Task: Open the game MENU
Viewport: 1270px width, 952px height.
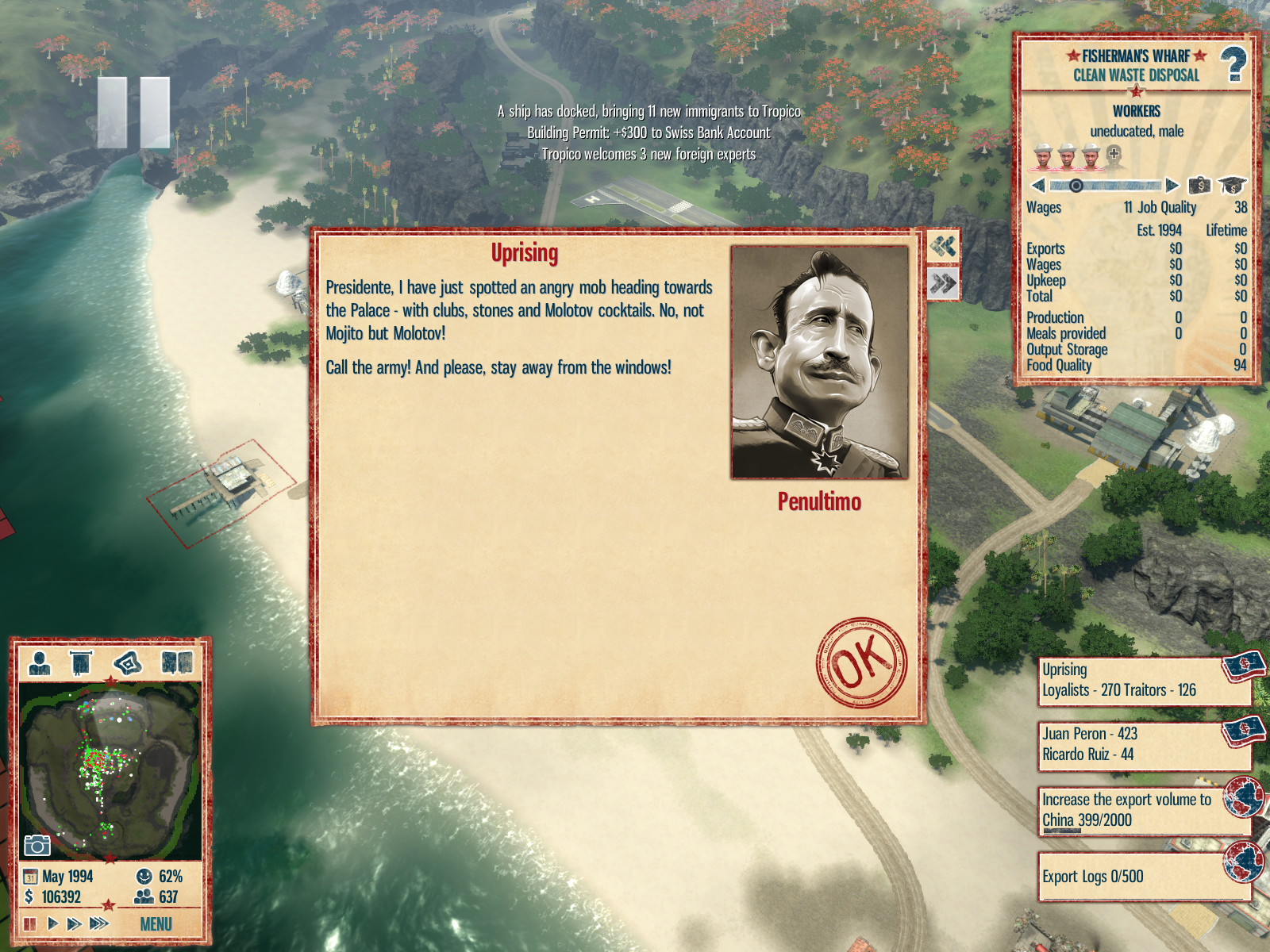Action: point(156,924)
